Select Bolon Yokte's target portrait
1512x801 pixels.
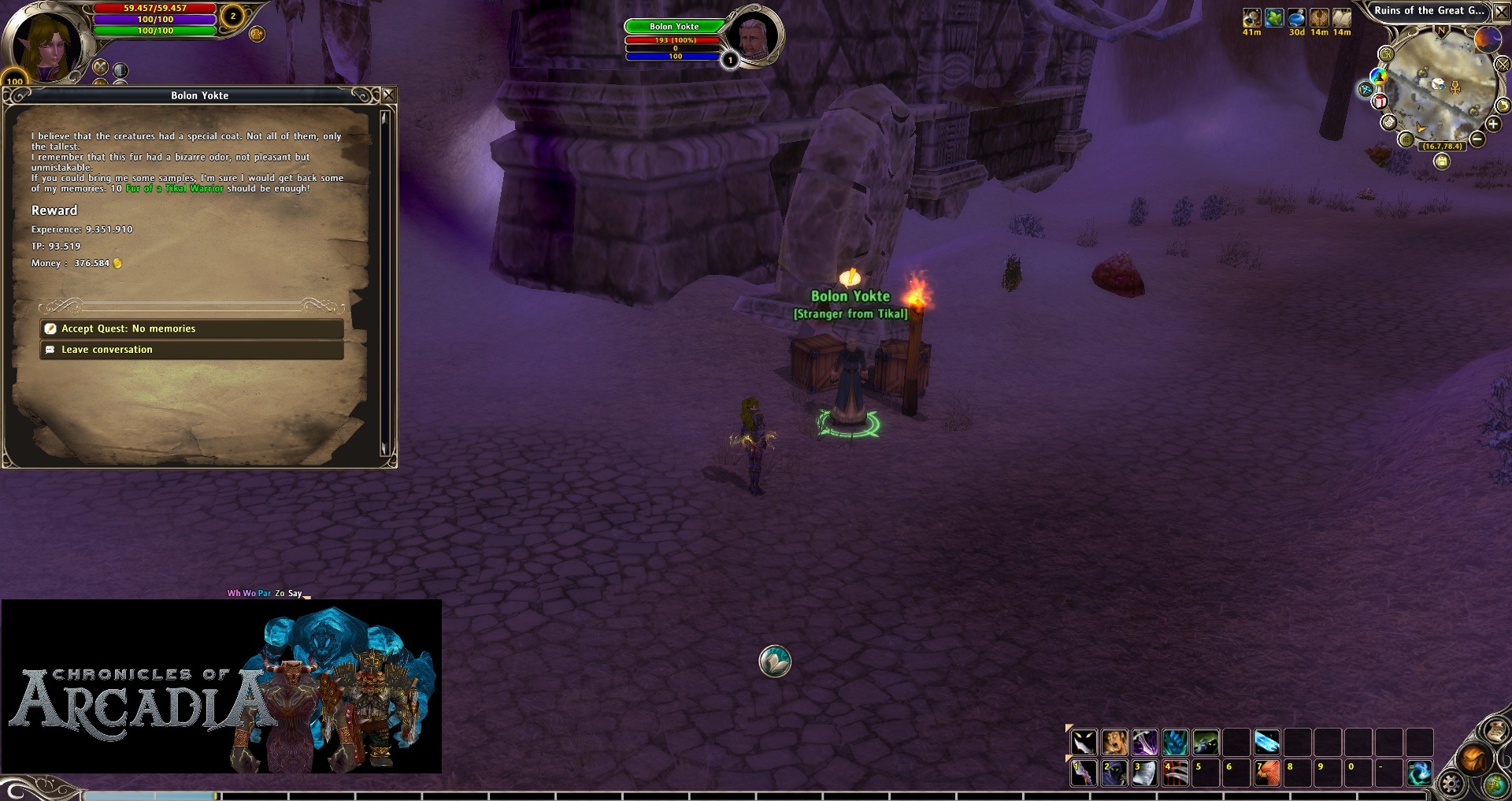click(753, 35)
